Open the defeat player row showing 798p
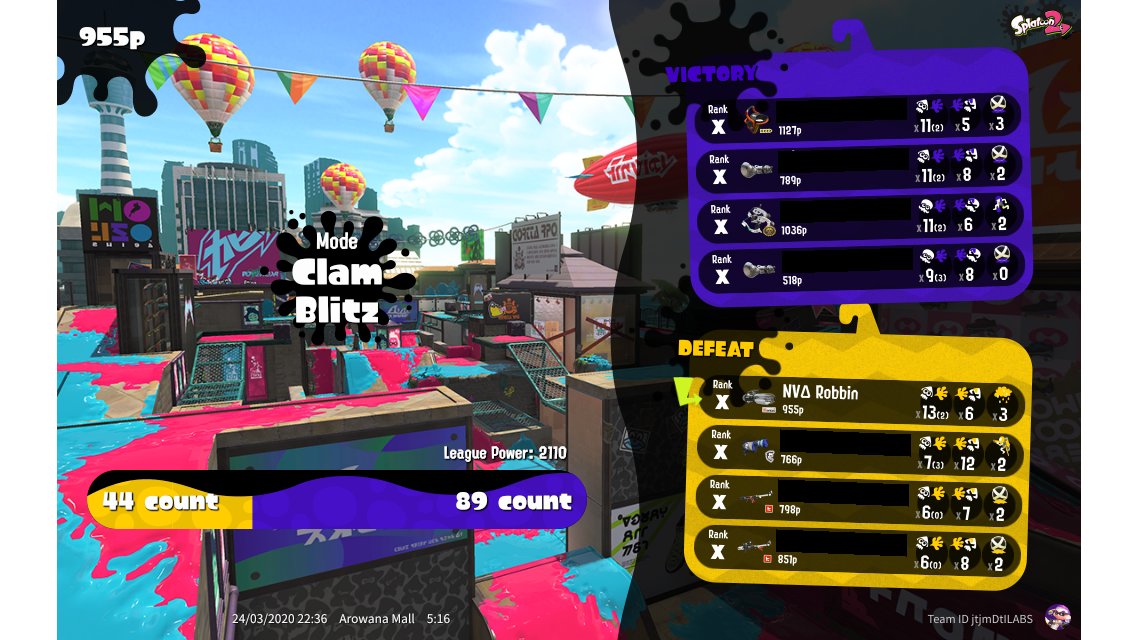This screenshot has height=640, width=1138. coord(860,500)
